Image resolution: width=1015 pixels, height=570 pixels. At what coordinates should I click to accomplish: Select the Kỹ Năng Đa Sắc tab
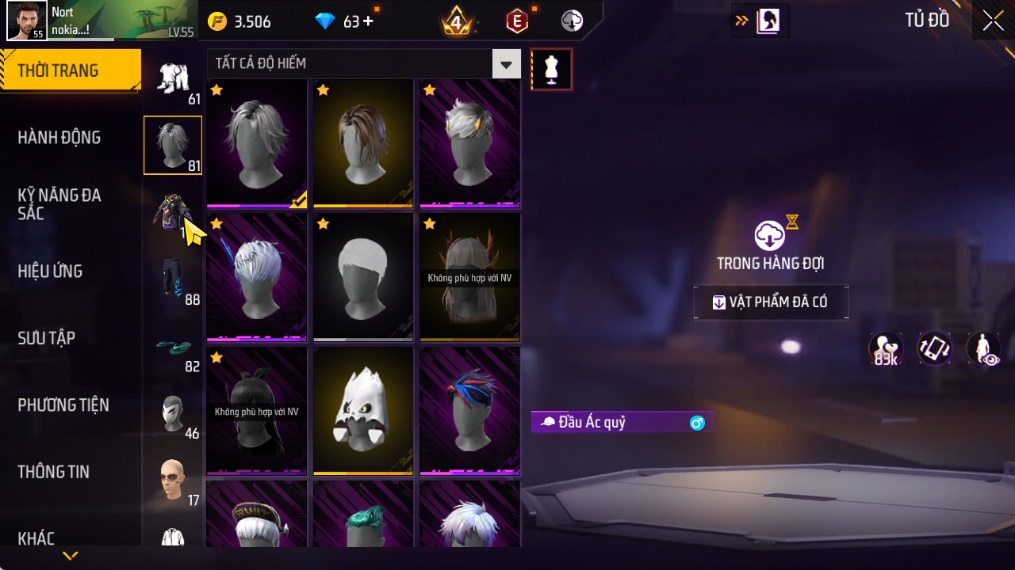tap(60, 204)
